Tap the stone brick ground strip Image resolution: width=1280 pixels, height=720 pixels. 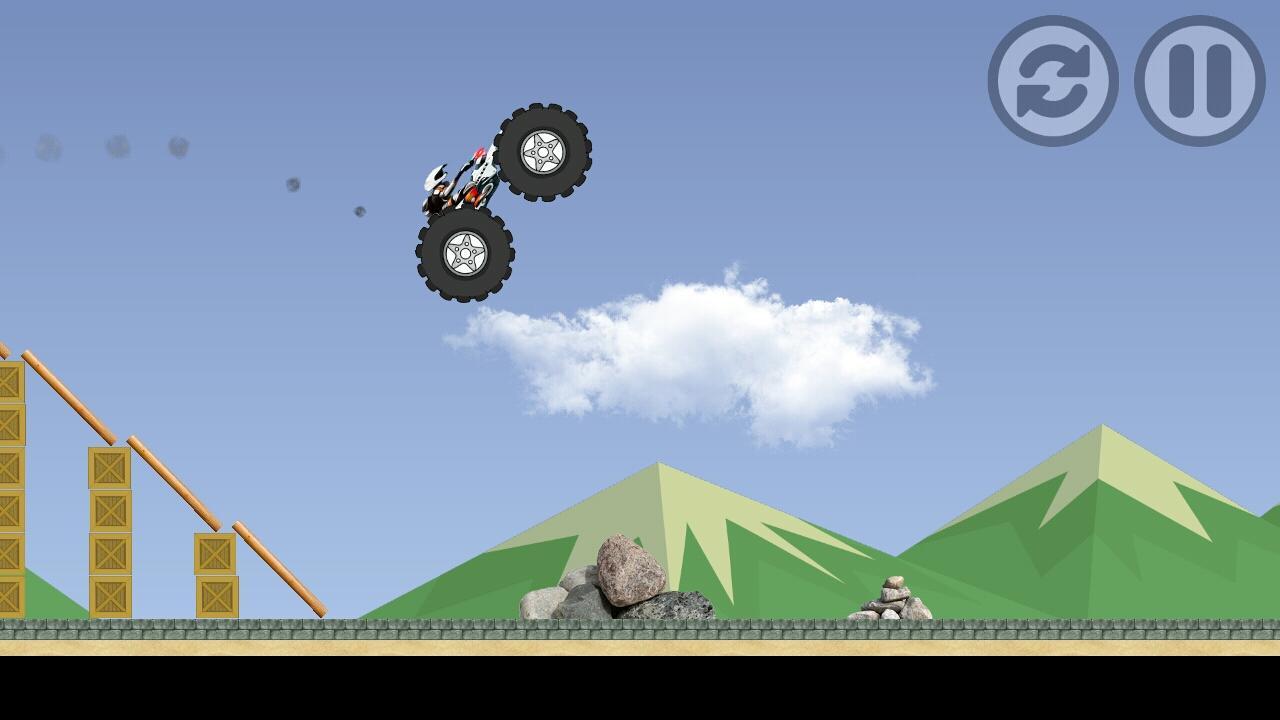click(x=640, y=628)
